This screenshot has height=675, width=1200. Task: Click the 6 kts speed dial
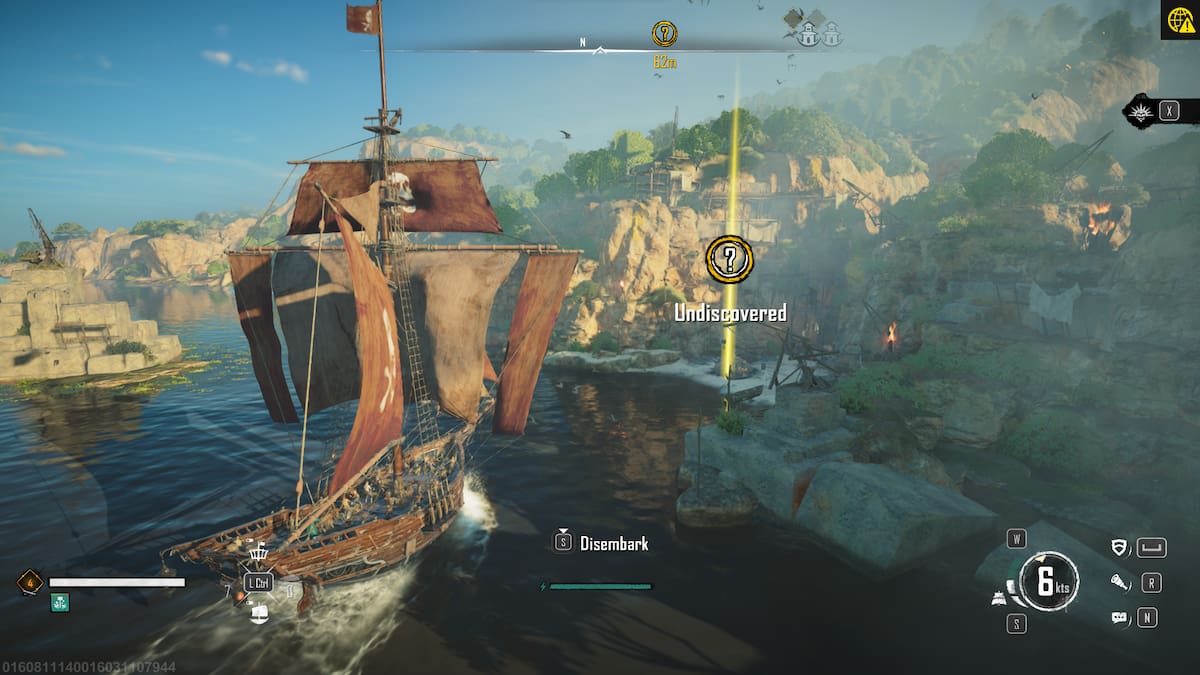pyautogui.click(x=1048, y=581)
